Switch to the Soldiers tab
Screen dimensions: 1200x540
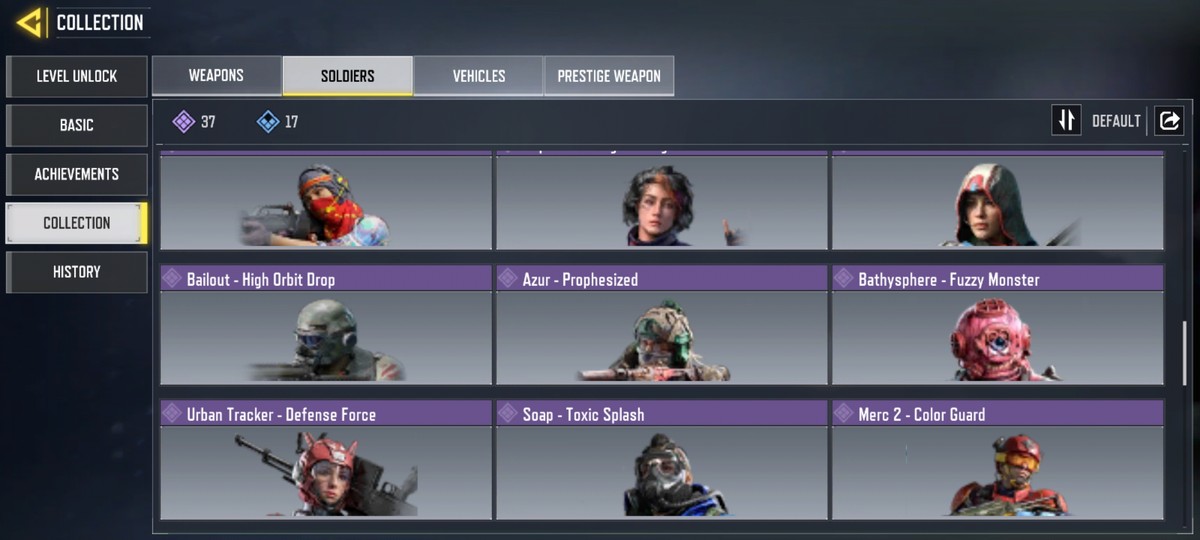click(x=348, y=76)
